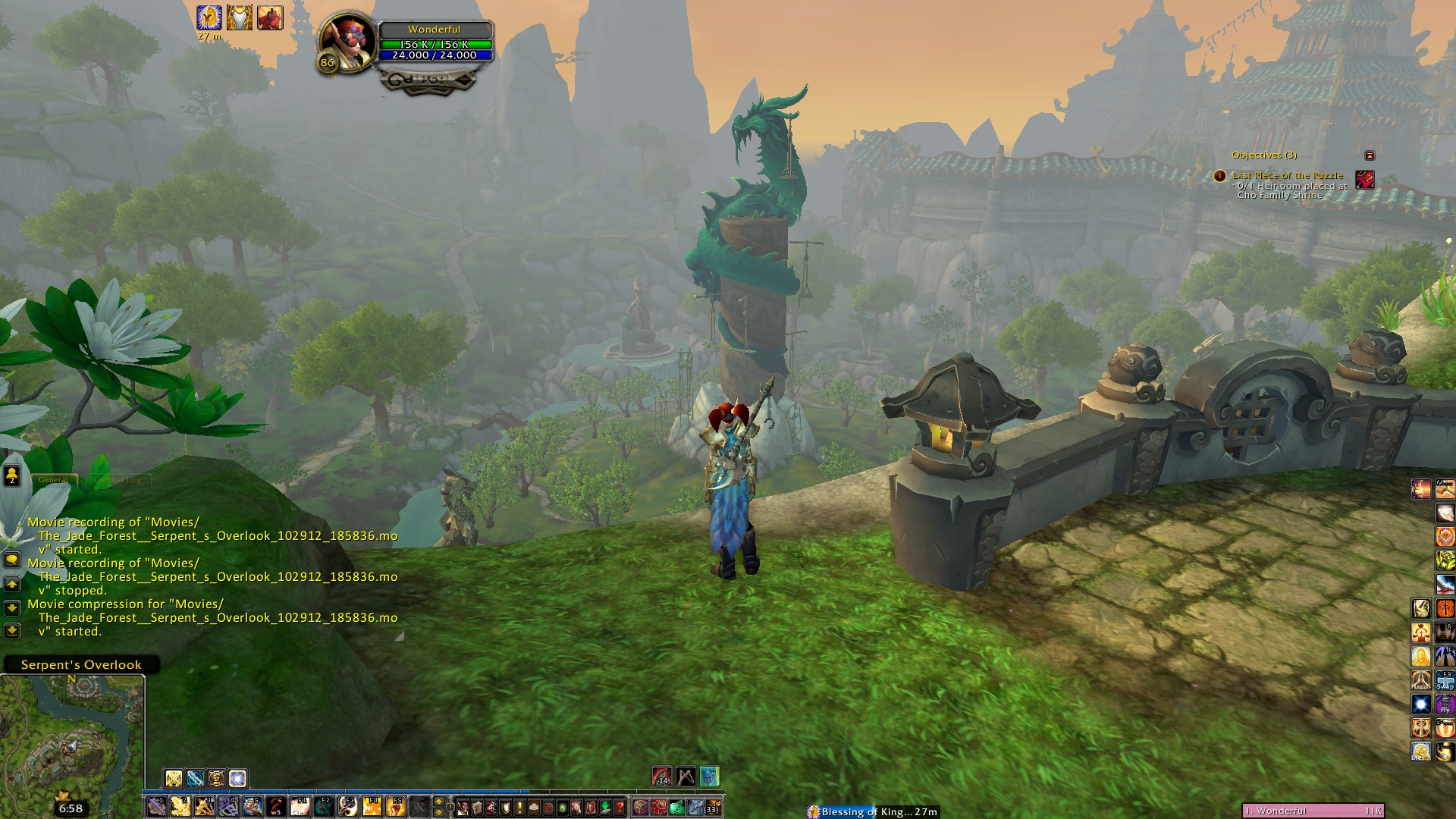Jump chat to the bottom
1456x819 pixels.
[x=12, y=630]
